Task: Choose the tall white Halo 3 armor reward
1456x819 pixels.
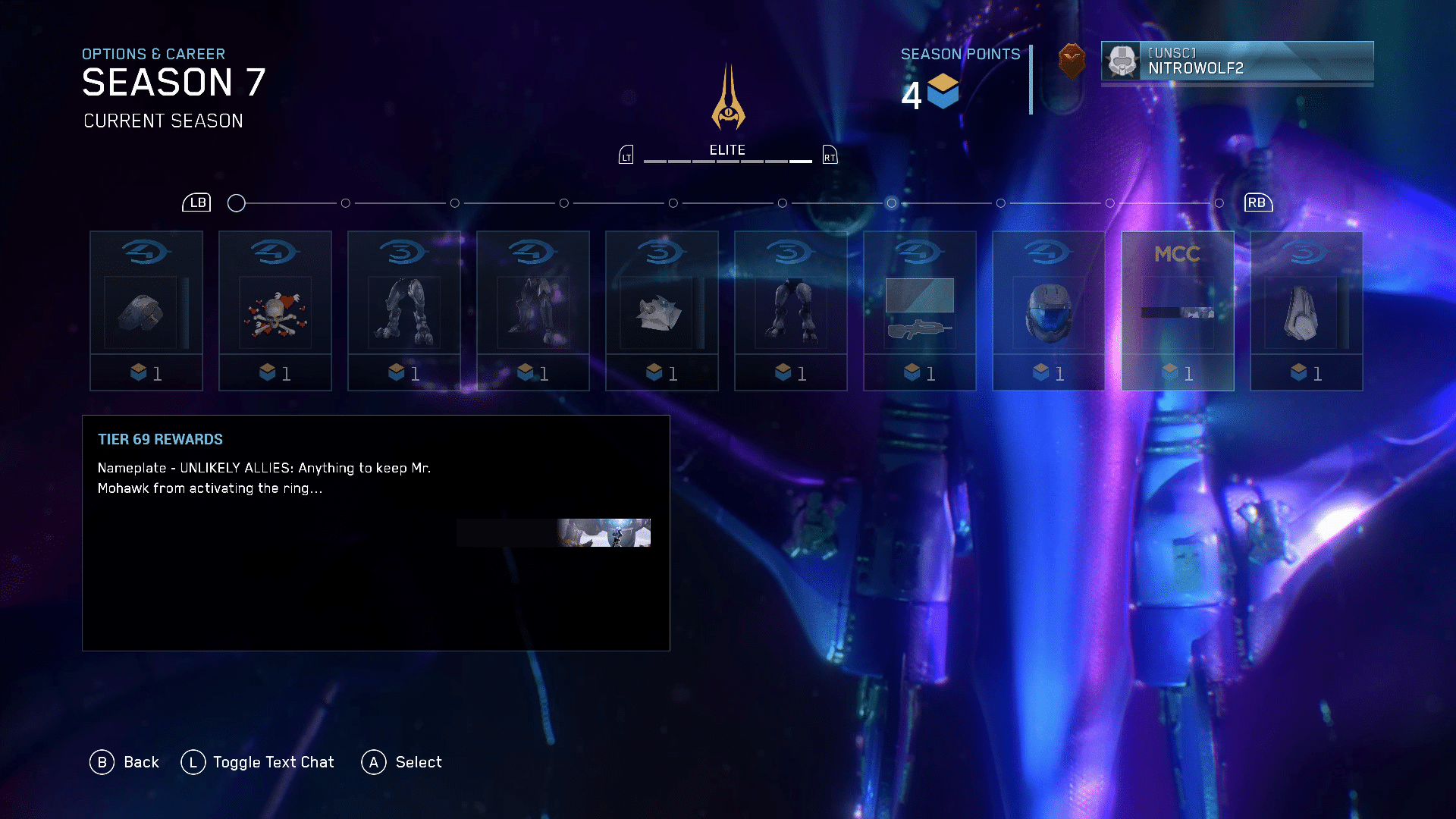Action: coord(1307,311)
